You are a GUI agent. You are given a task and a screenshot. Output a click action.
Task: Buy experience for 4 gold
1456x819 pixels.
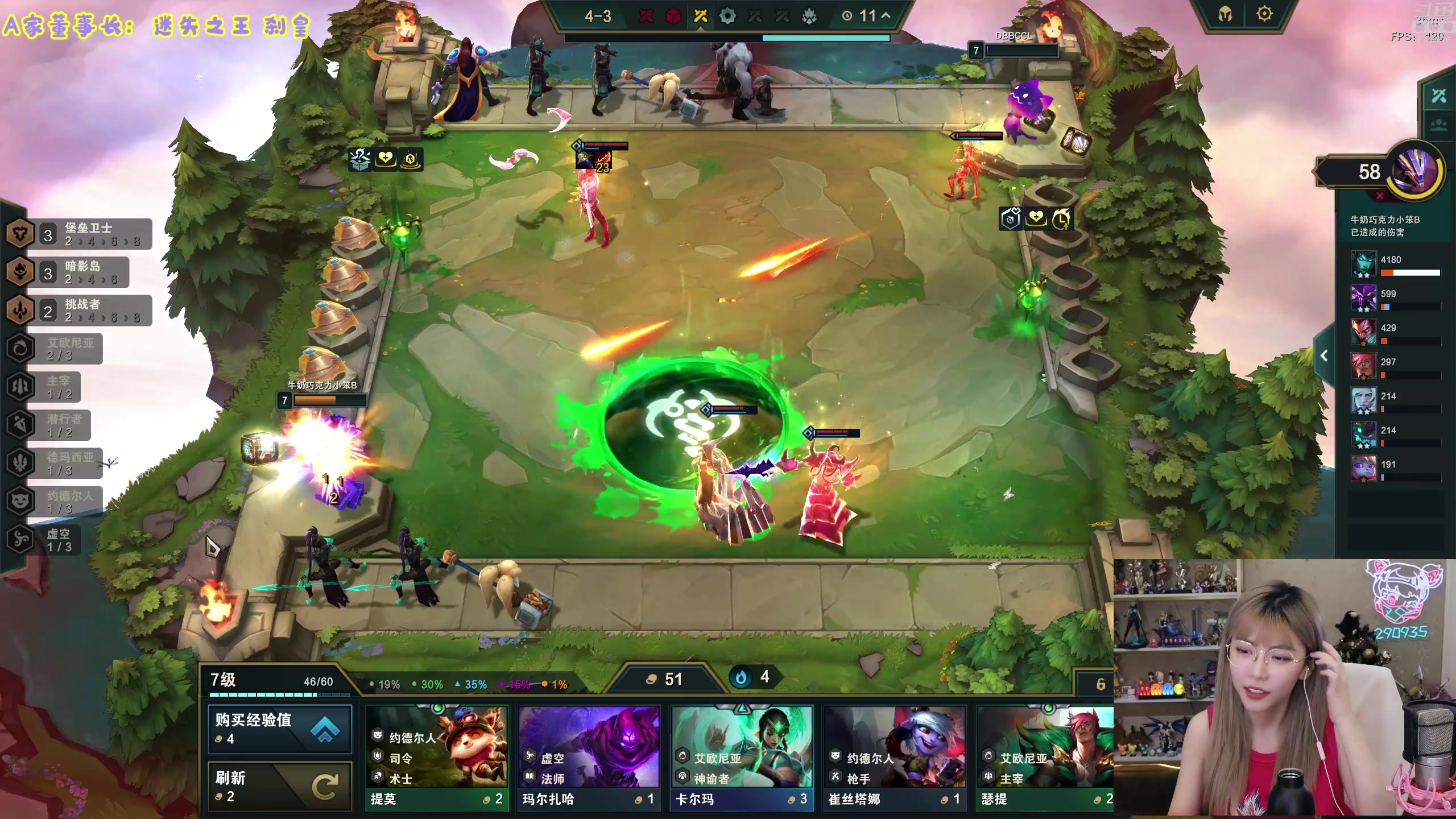(280, 729)
